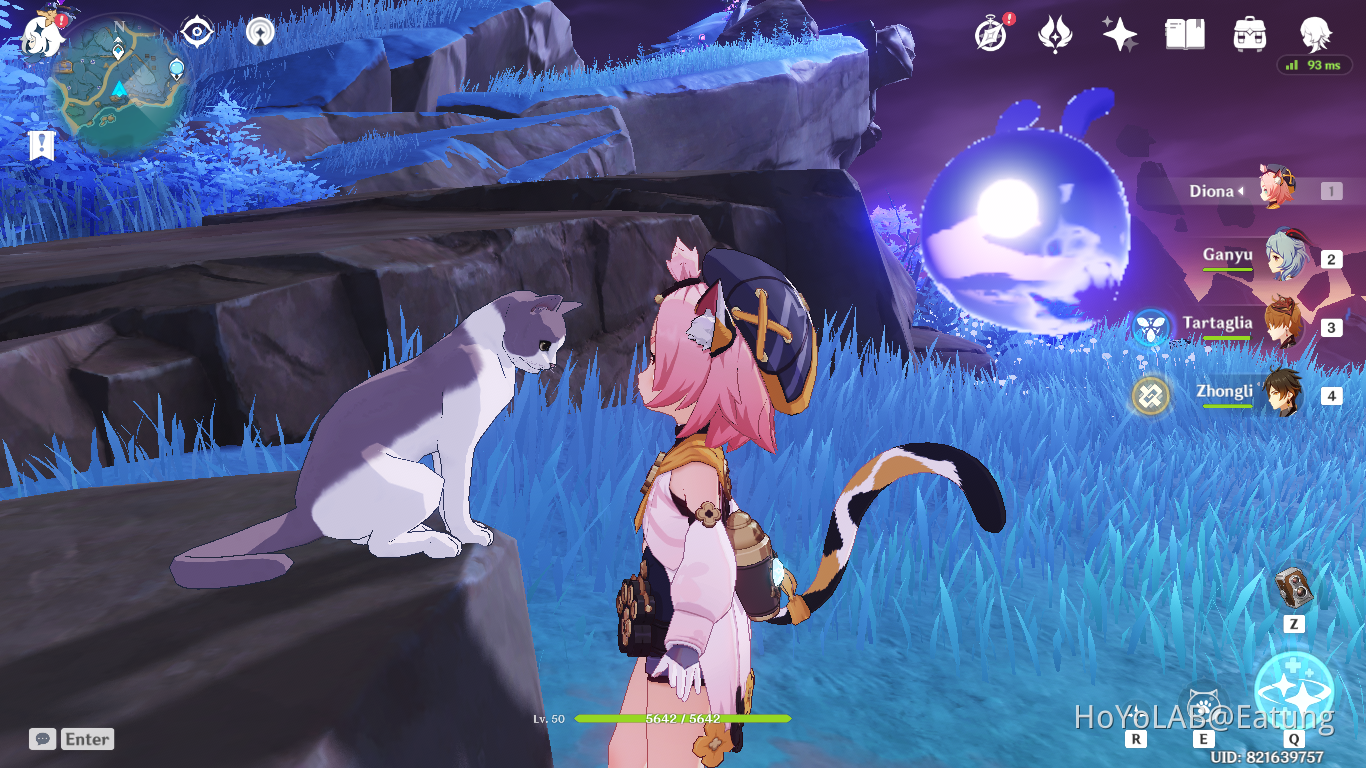
Task: Switch to Zhongli in the party list
Action: point(1290,395)
